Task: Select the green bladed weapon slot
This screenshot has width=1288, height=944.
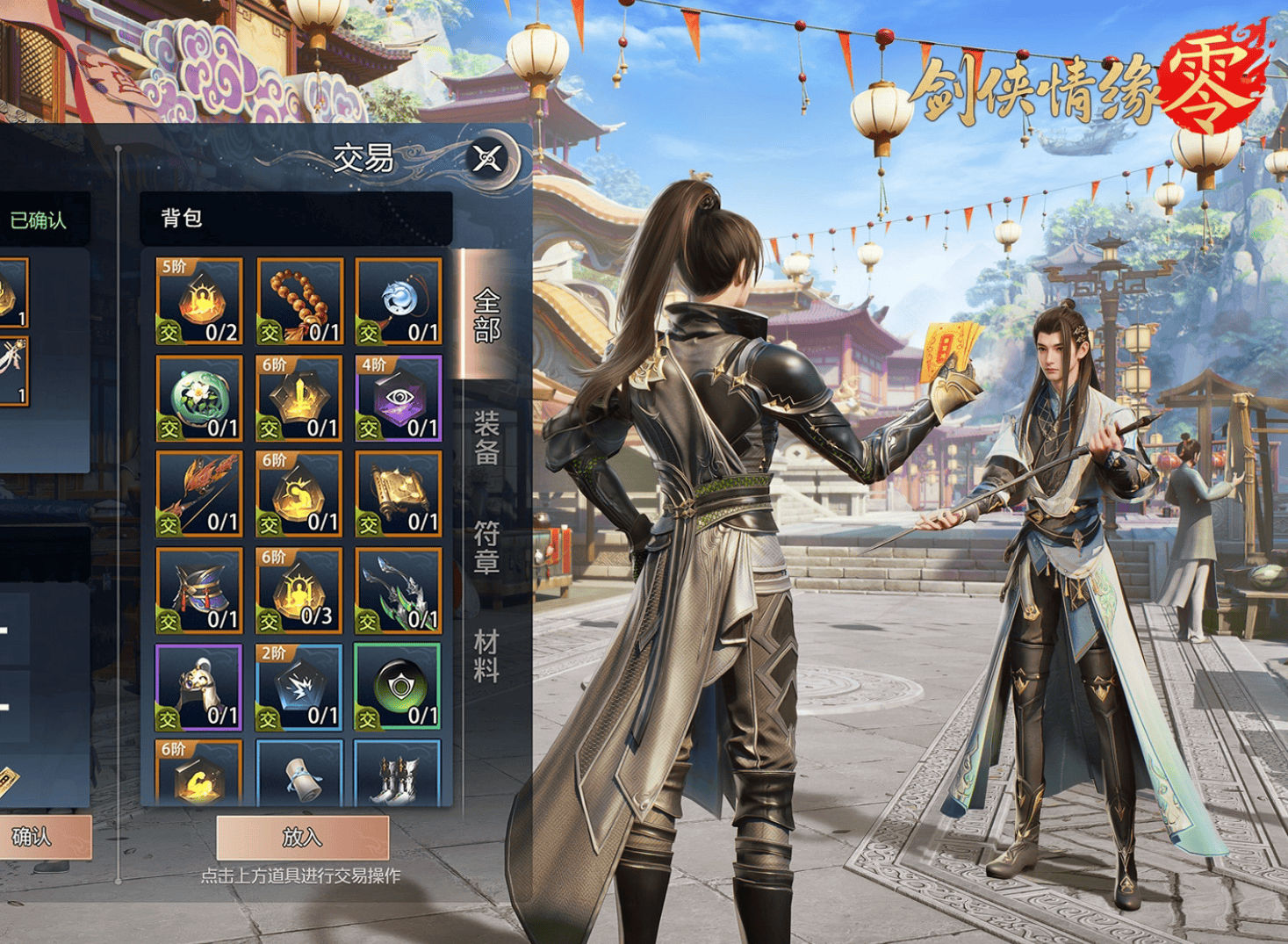Action: point(399,590)
